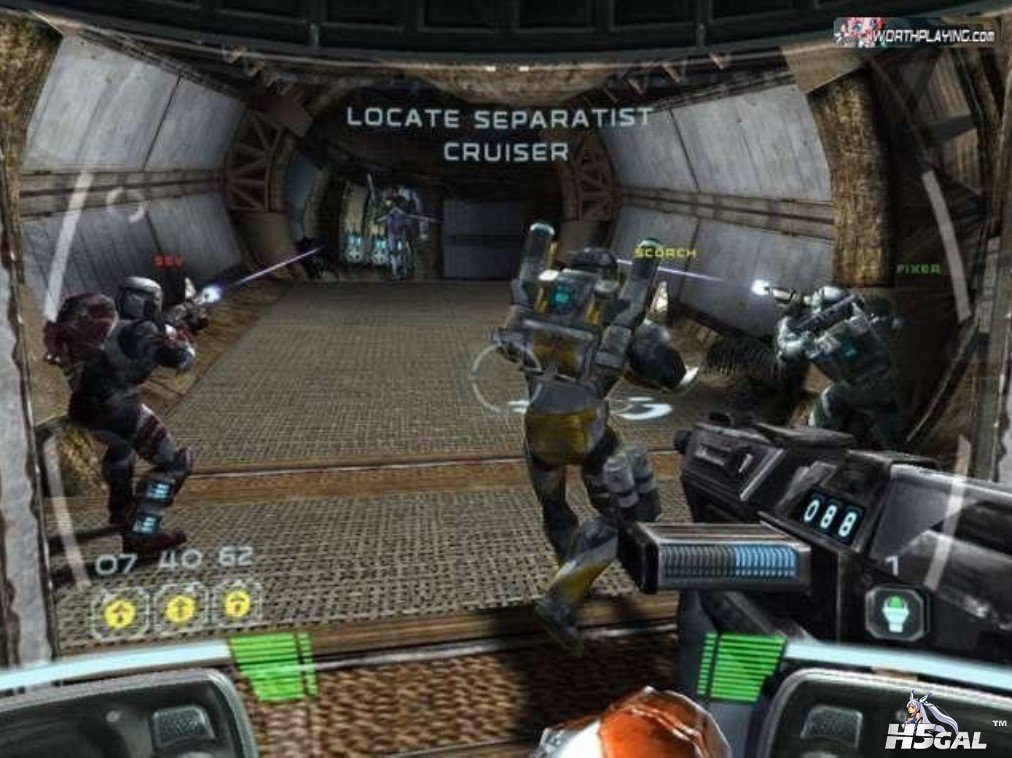Click the SCORCH squad name tag

point(665,254)
